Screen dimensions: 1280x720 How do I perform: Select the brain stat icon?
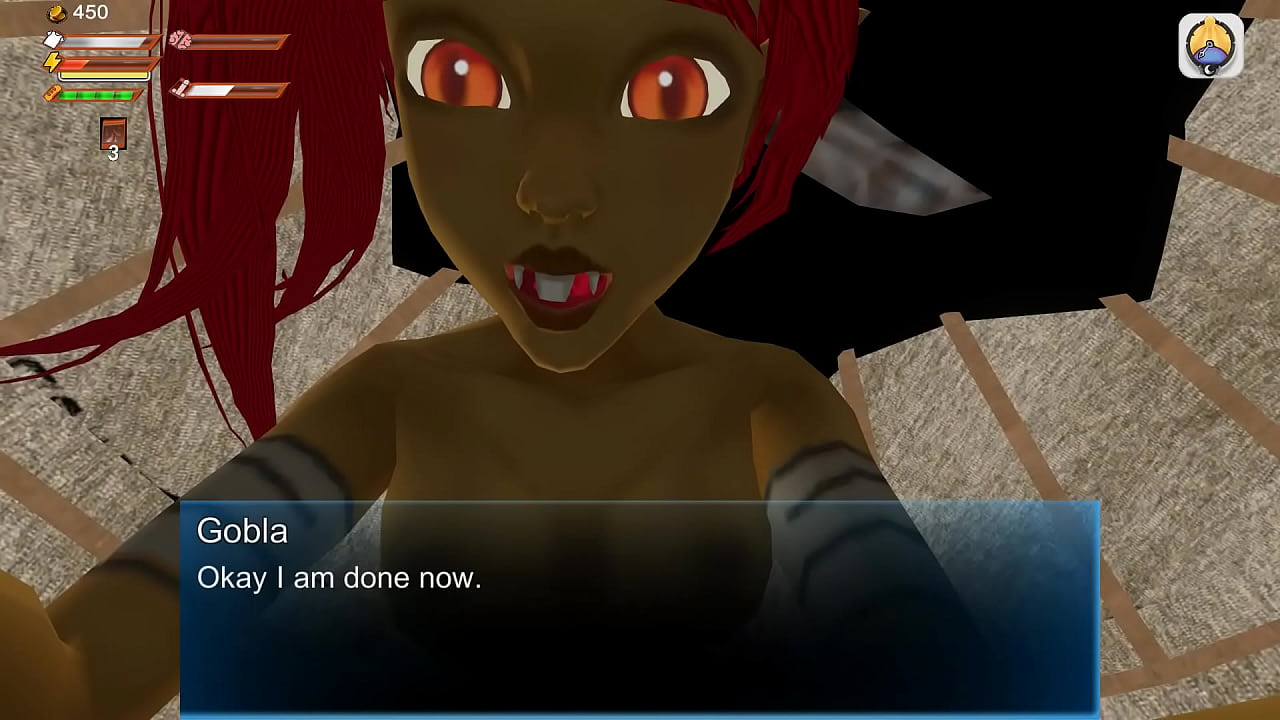click(x=180, y=40)
